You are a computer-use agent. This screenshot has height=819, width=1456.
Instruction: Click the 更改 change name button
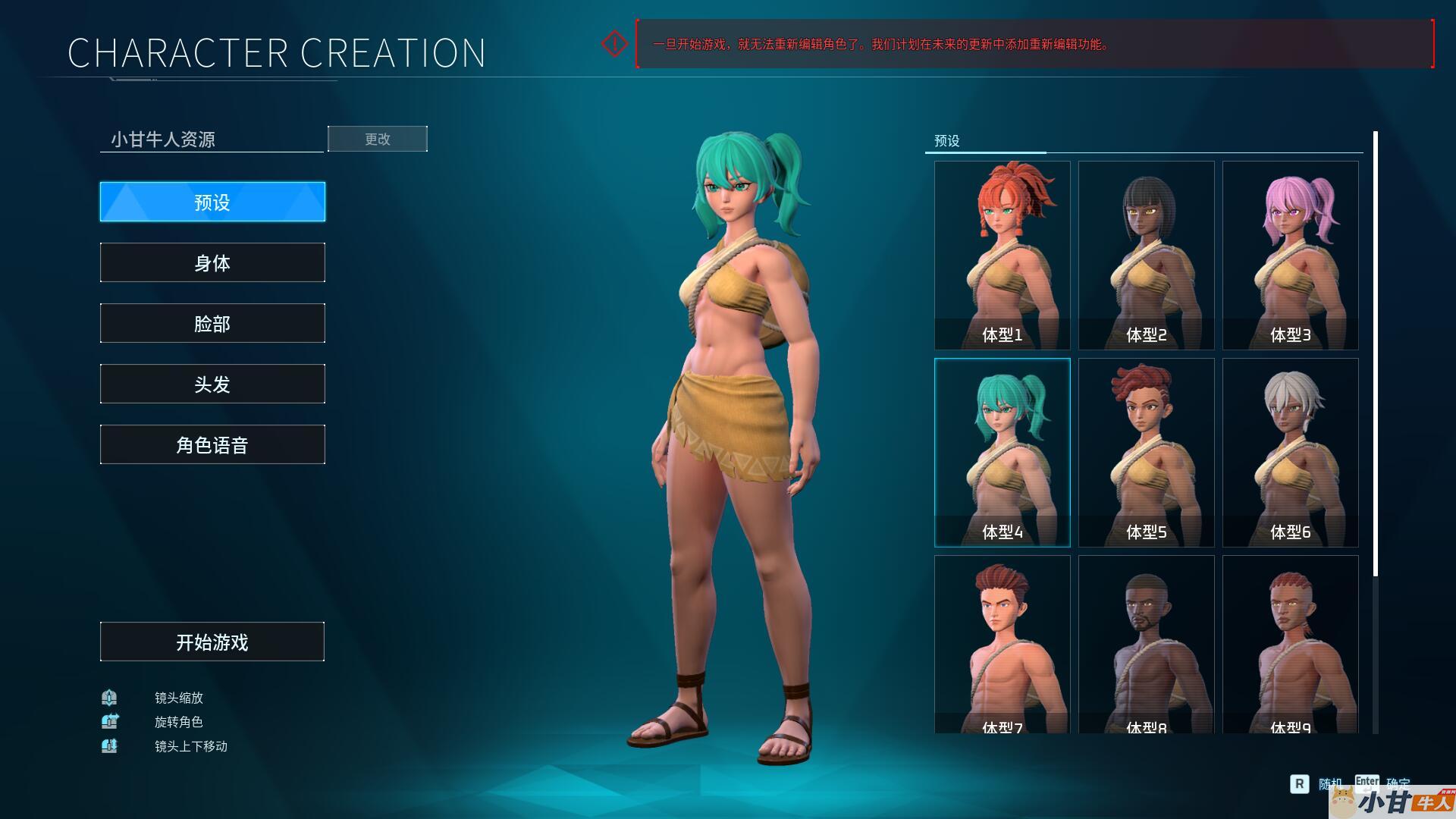click(377, 139)
